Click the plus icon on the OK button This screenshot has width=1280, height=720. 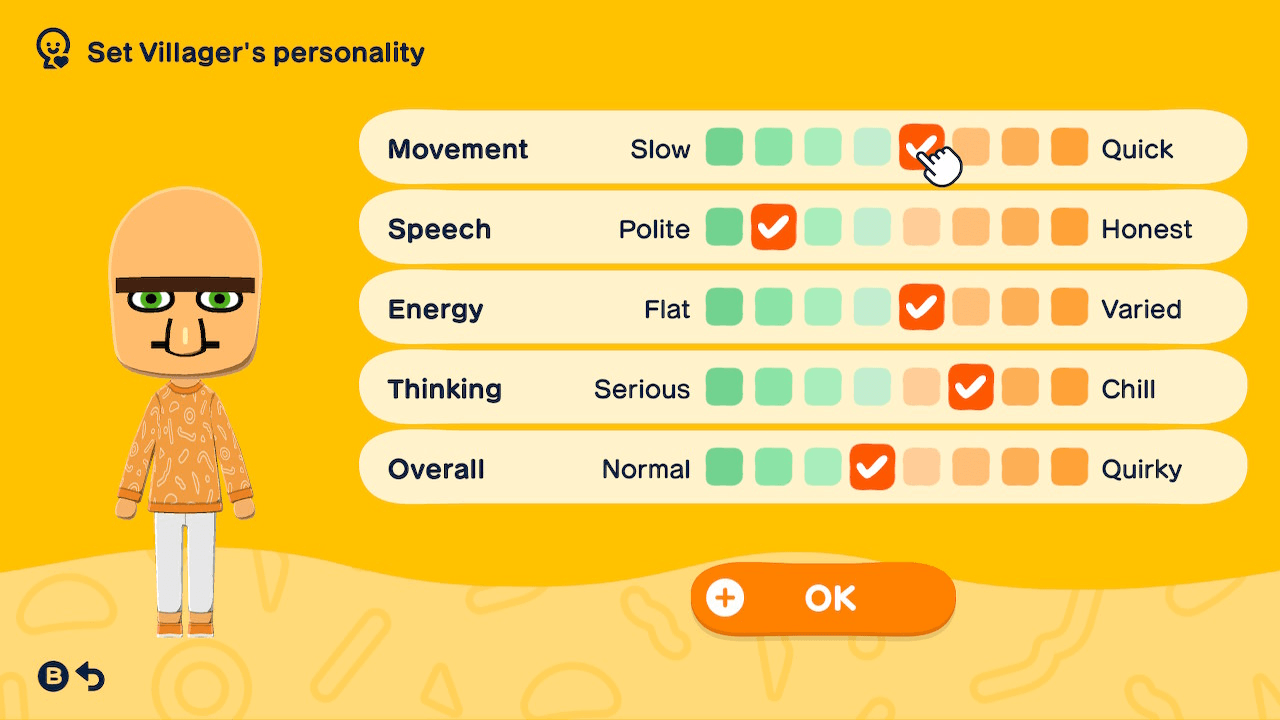click(726, 597)
